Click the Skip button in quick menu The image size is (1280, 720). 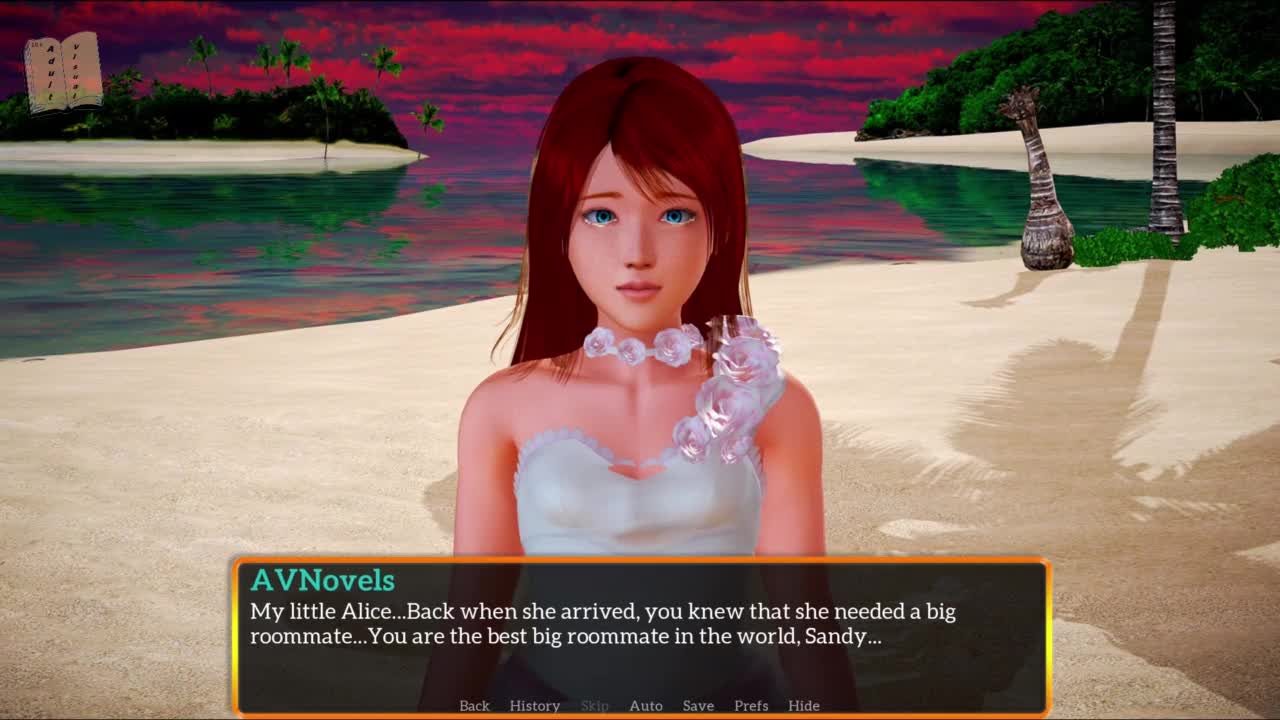click(594, 706)
